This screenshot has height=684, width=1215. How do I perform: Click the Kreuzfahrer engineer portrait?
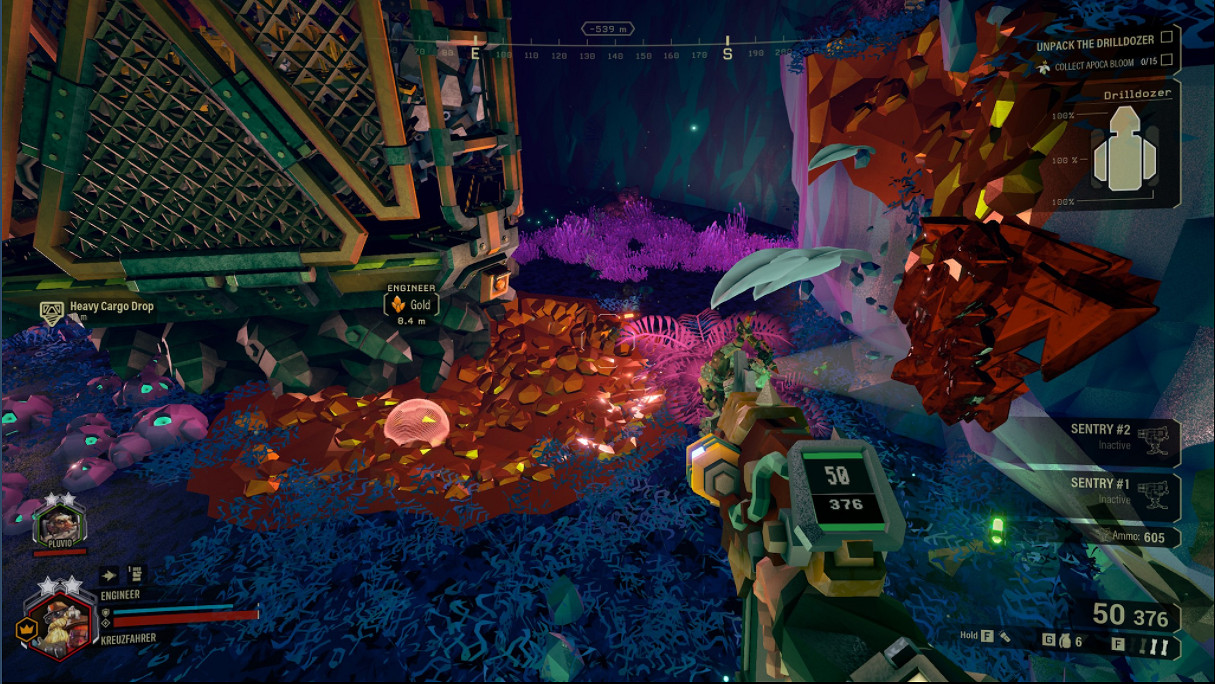pyautogui.click(x=59, y=625)
